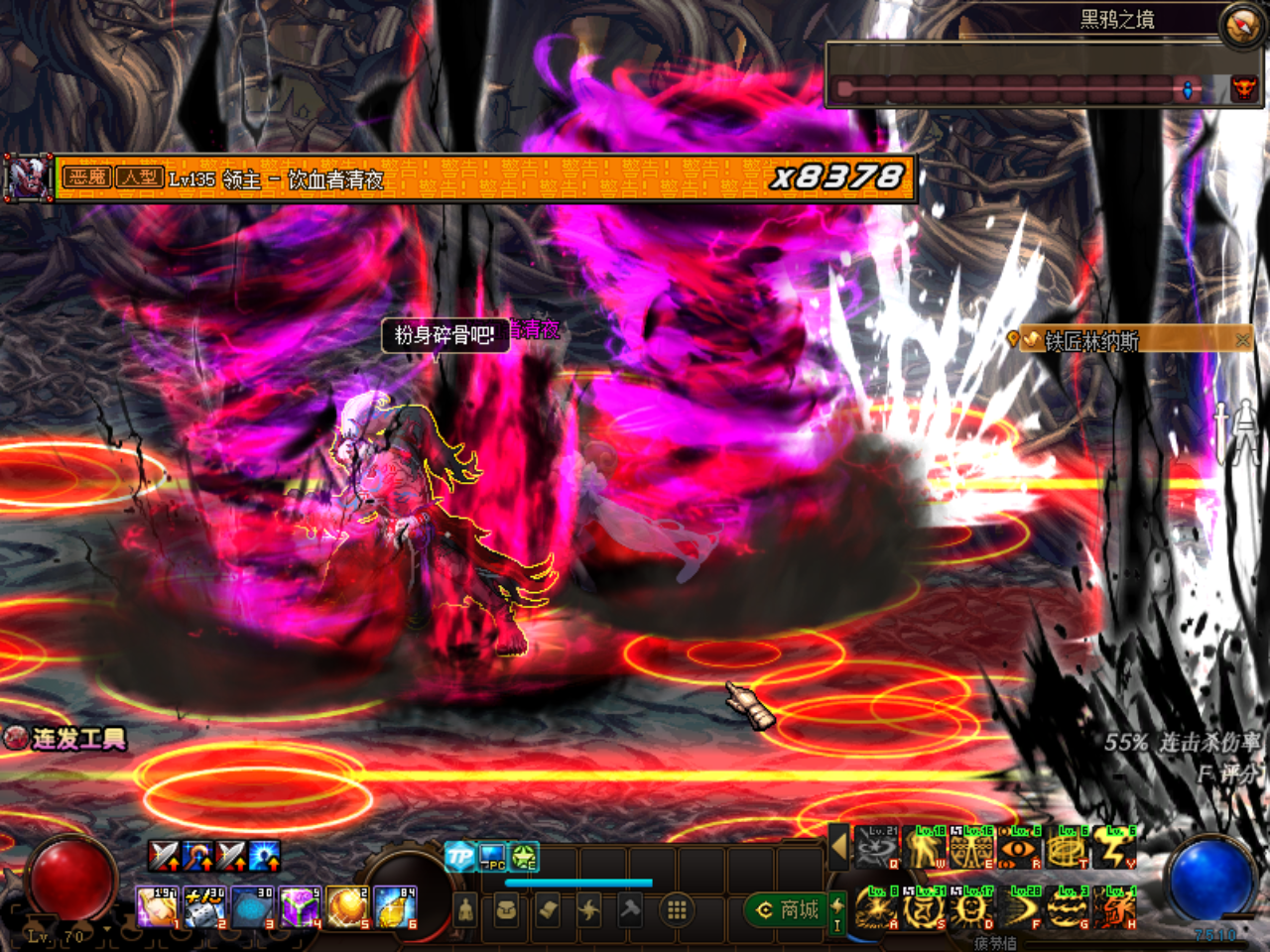Image resolution: width=1270 pixels, height=952 pixels.
Task: Cast the Q skill in the skill bar
Action: tap(875, 849)
